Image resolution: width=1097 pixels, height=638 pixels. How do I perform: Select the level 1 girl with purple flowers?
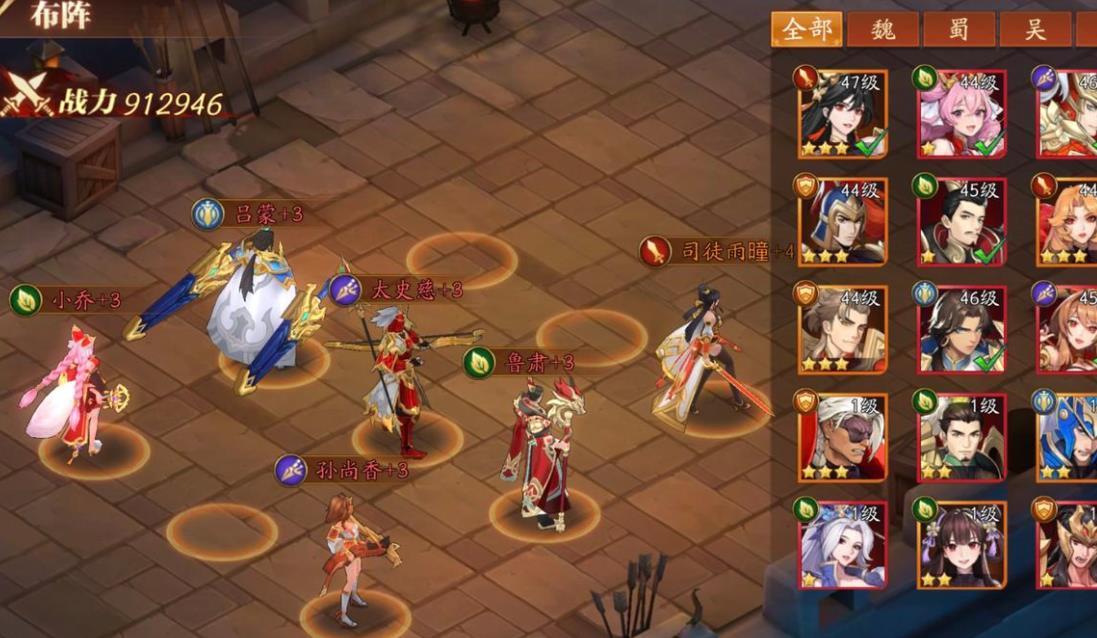962,545
